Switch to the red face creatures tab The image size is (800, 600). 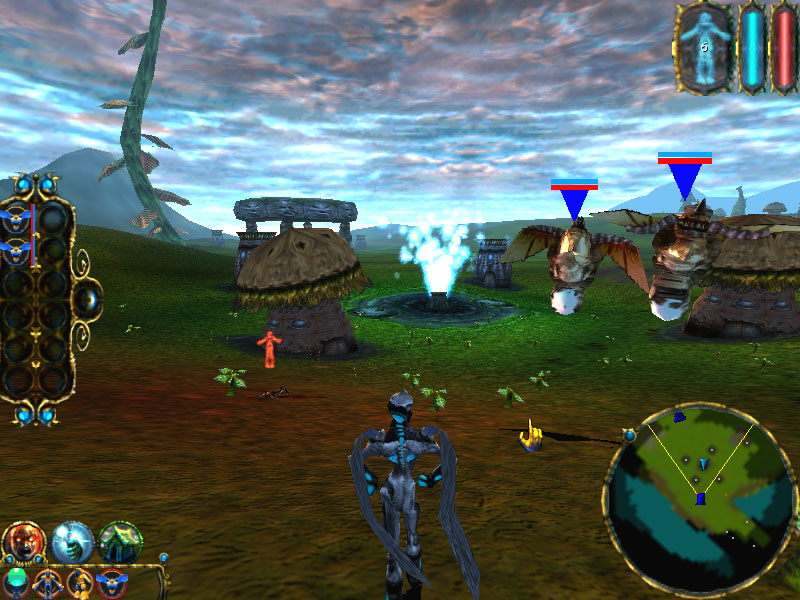[x=22, y=542]
